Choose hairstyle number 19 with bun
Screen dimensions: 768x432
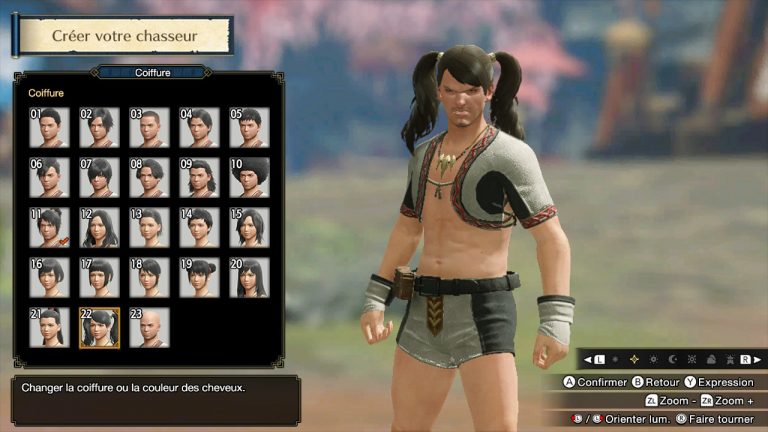[199, 278]
